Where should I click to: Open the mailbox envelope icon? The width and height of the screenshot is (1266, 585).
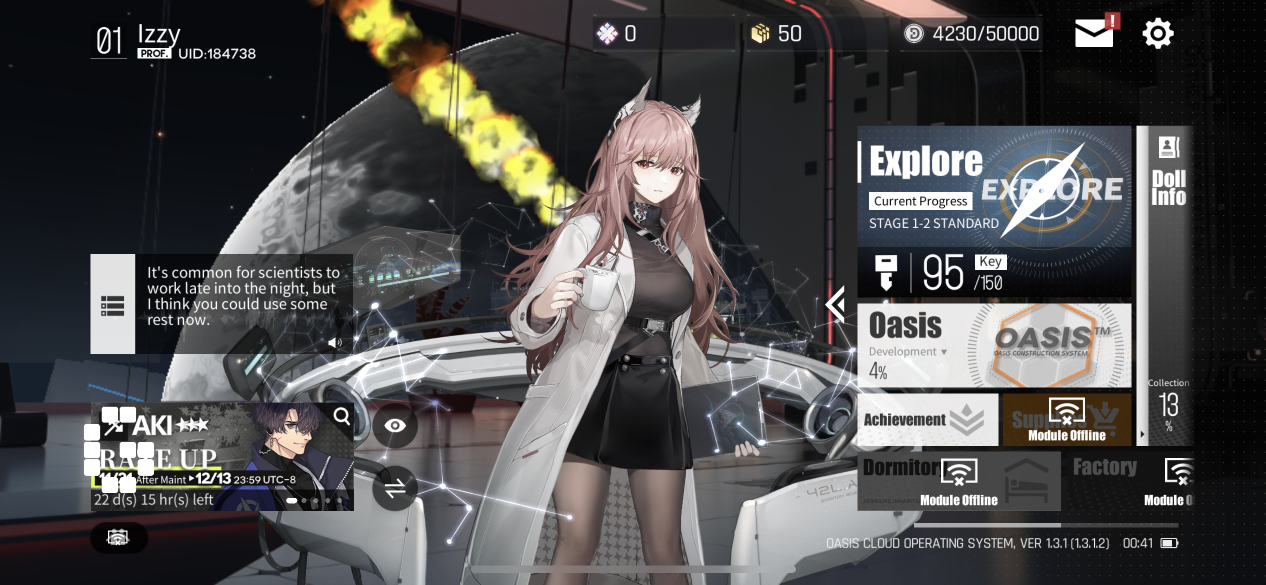(1095, 34)
